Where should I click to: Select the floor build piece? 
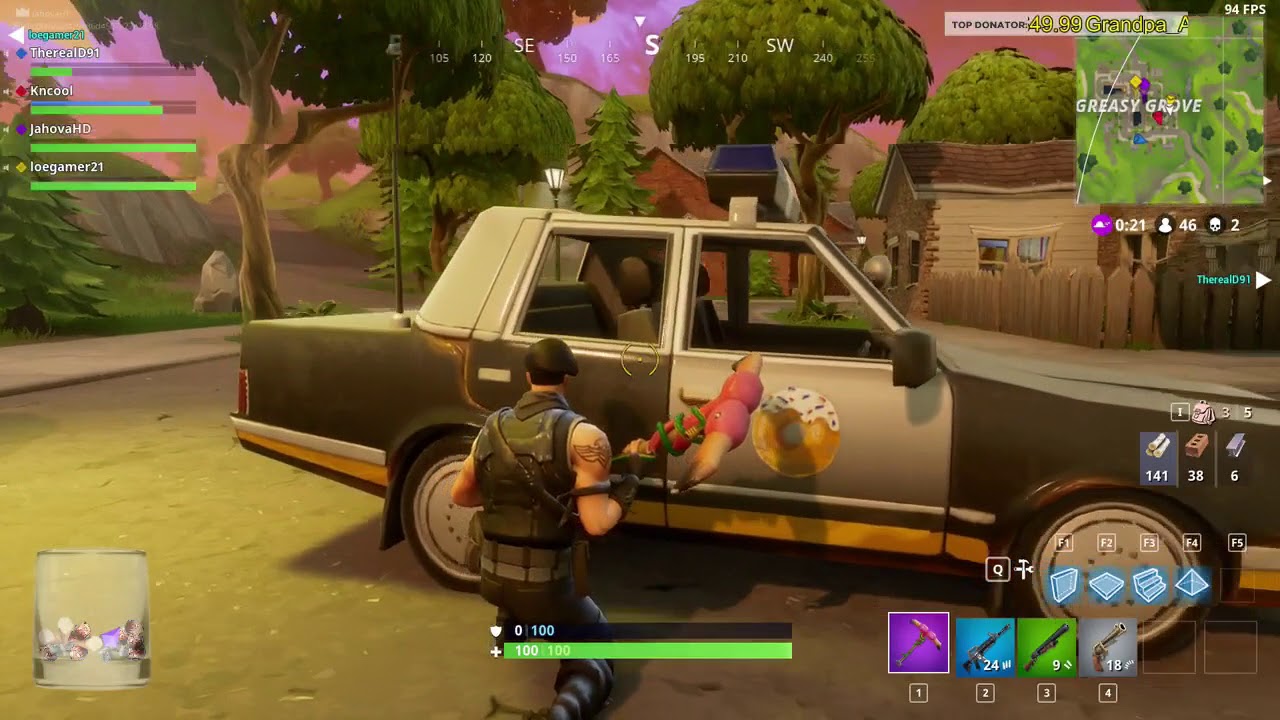click(1107, 585)
